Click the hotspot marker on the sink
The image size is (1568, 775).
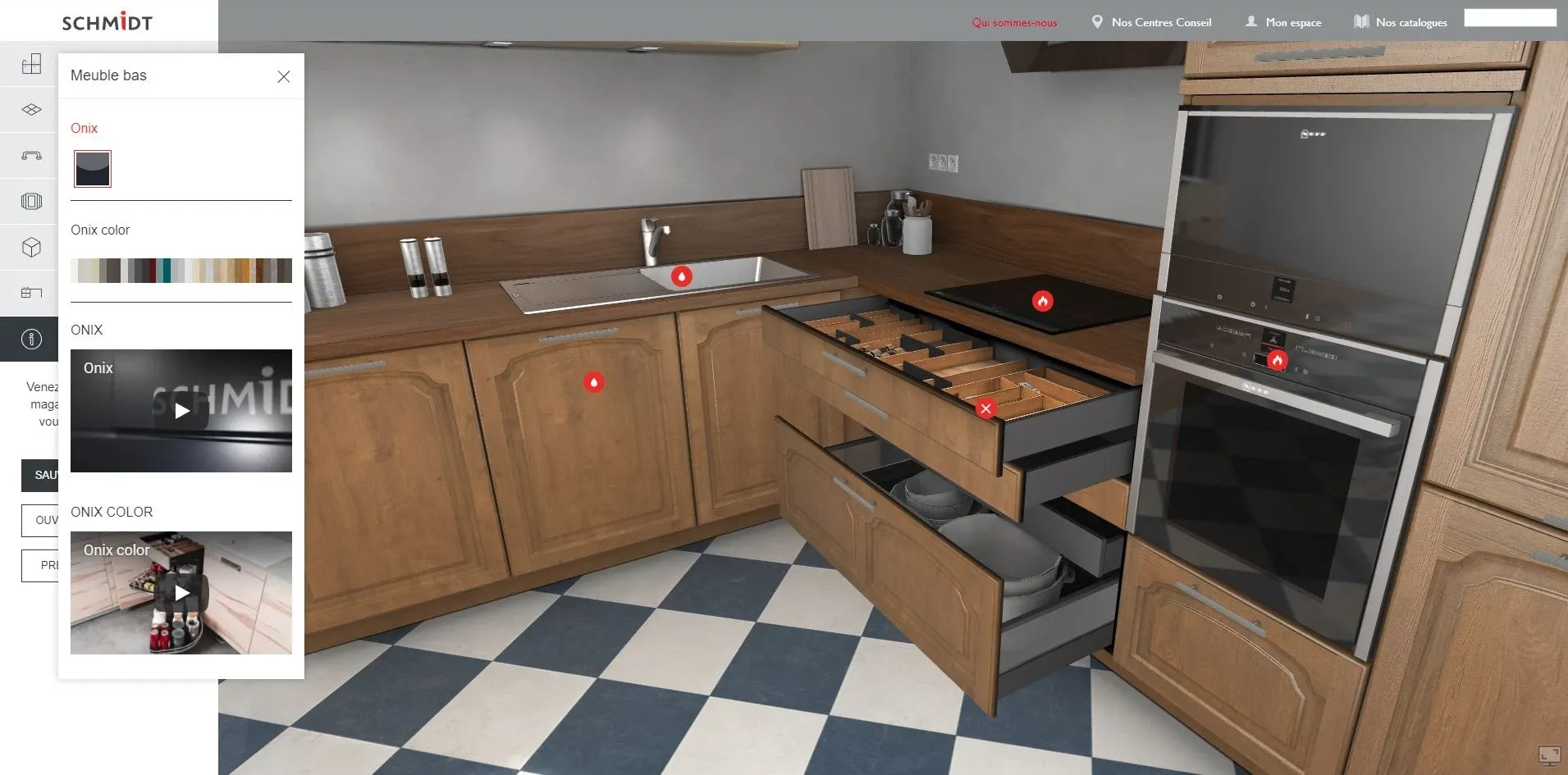[683, 277]
